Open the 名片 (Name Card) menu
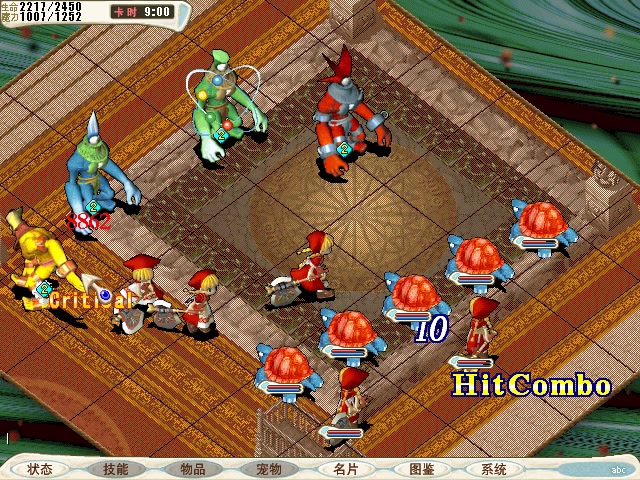 click(345, 468)
